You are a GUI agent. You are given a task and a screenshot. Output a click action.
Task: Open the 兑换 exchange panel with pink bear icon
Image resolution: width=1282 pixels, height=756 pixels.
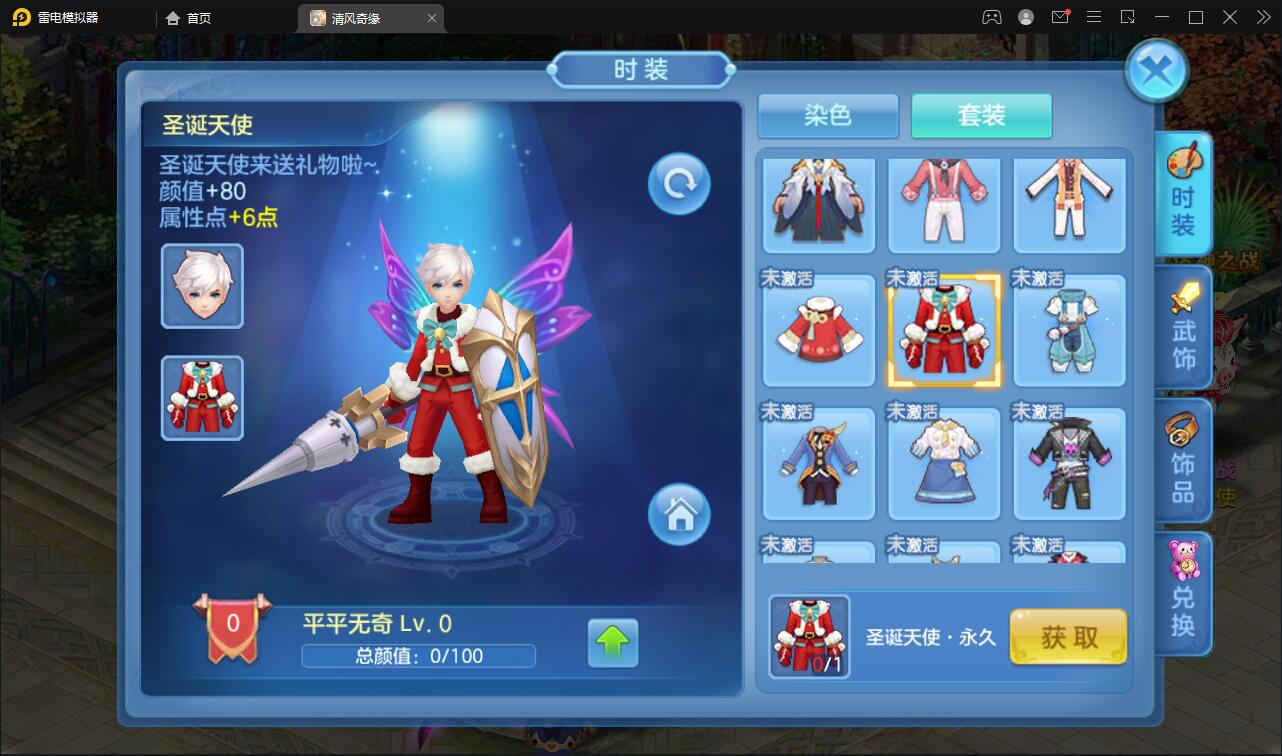[1183, 590]
